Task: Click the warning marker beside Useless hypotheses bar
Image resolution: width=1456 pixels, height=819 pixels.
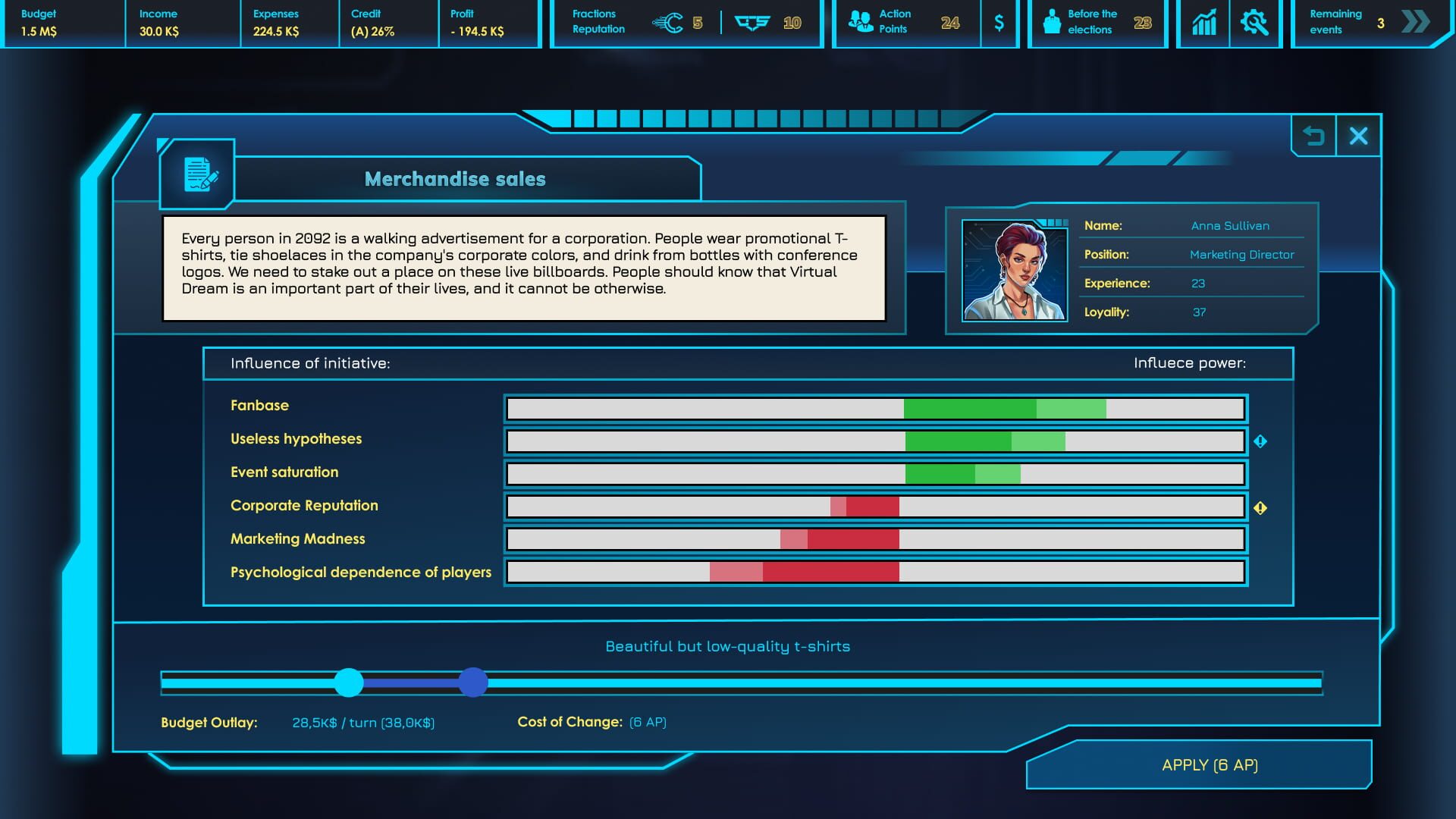Action: click(x=1260, y=441)
